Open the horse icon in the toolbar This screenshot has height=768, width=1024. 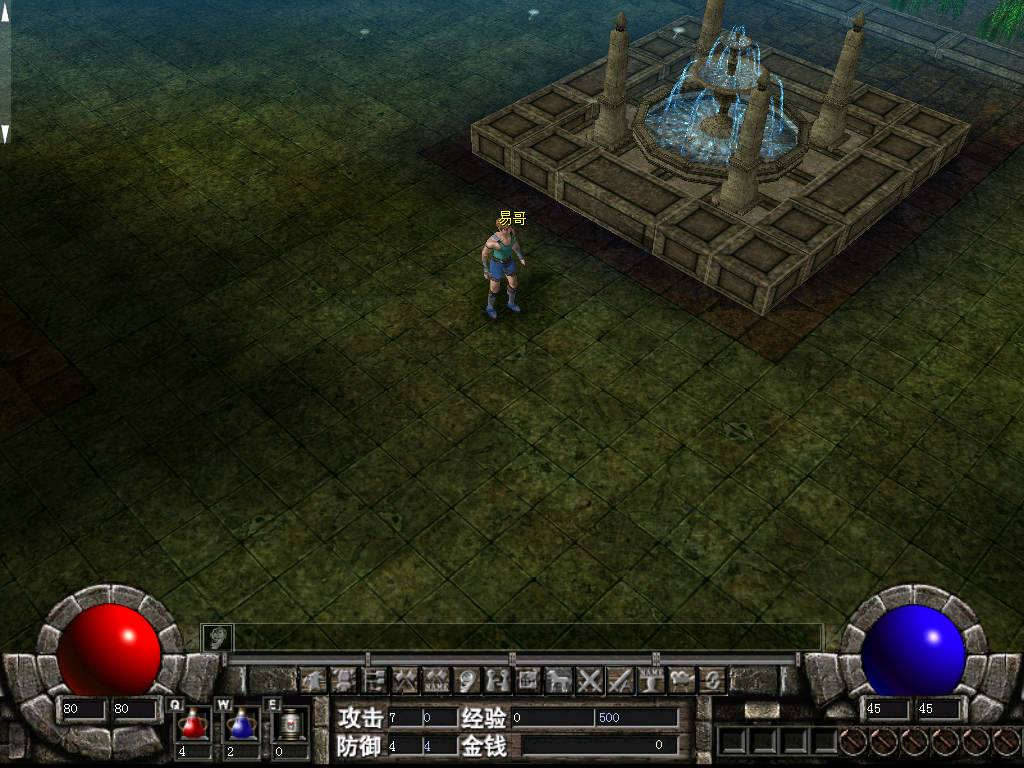558,681
